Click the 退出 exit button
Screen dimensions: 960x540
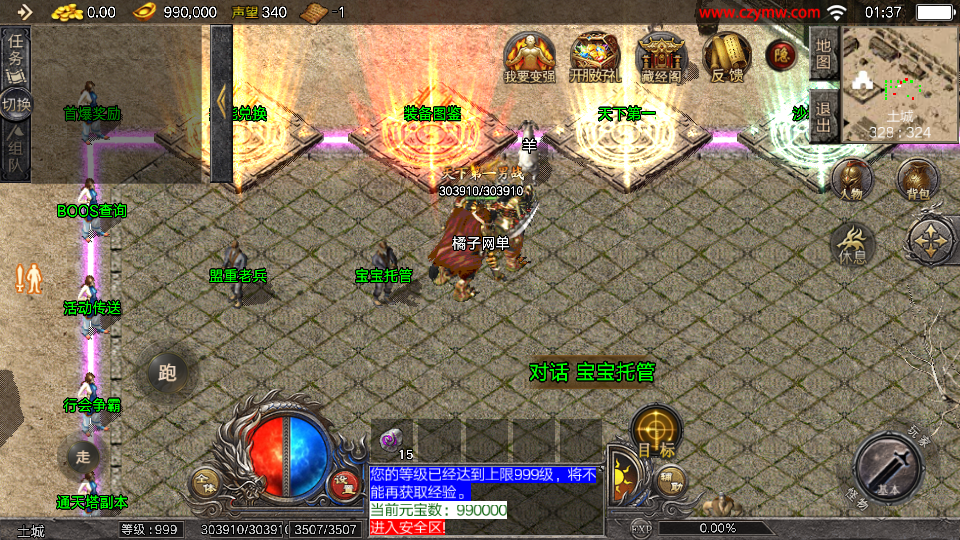point(823,117)
